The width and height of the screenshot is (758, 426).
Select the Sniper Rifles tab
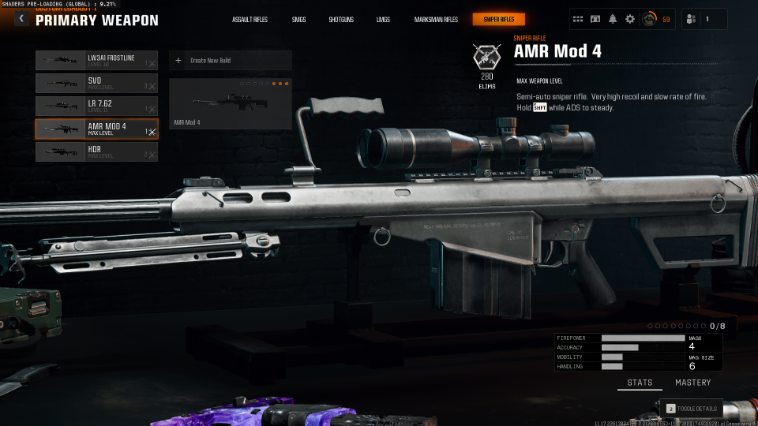(x=498, y=19)
